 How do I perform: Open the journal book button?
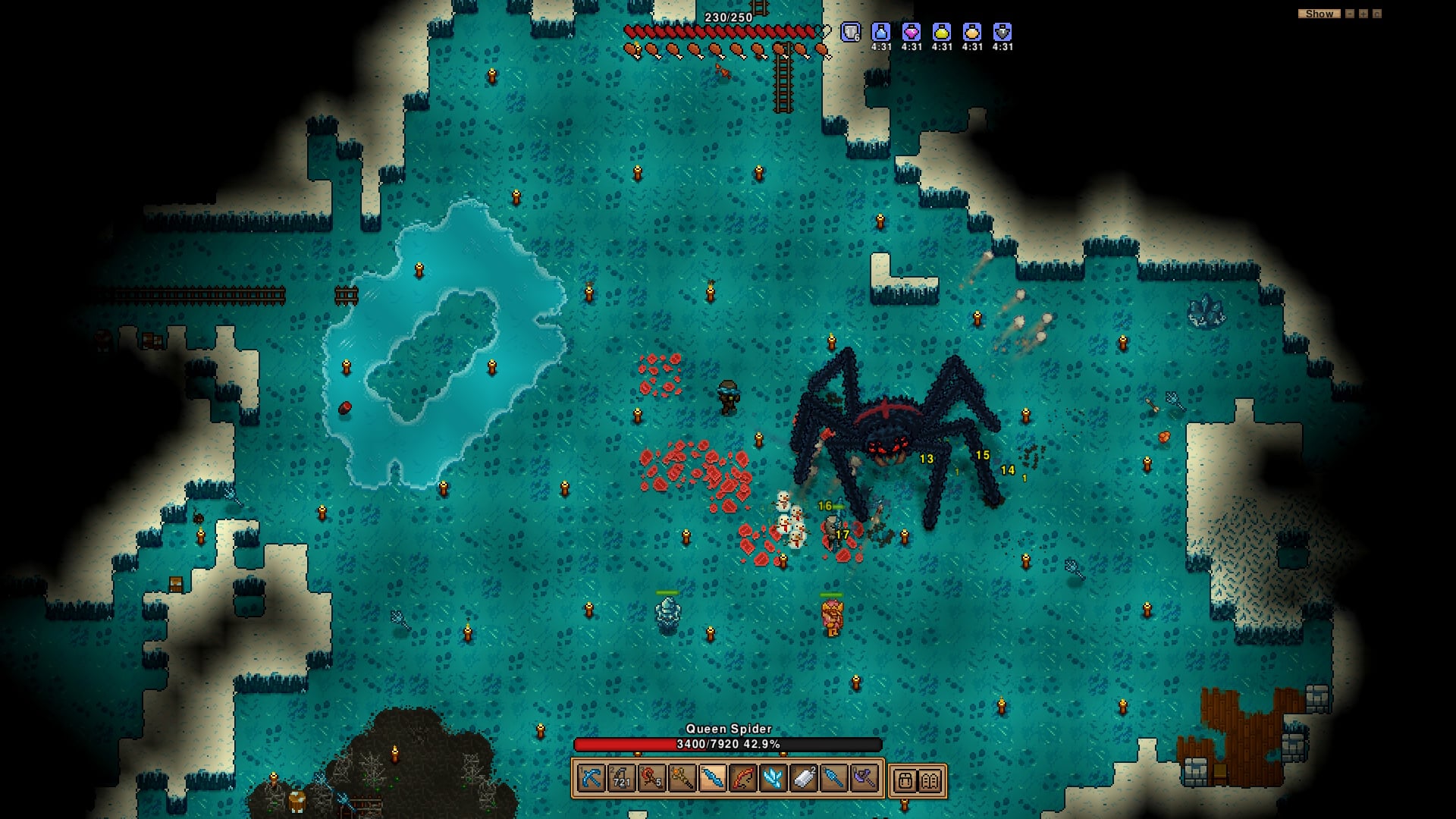930,780
